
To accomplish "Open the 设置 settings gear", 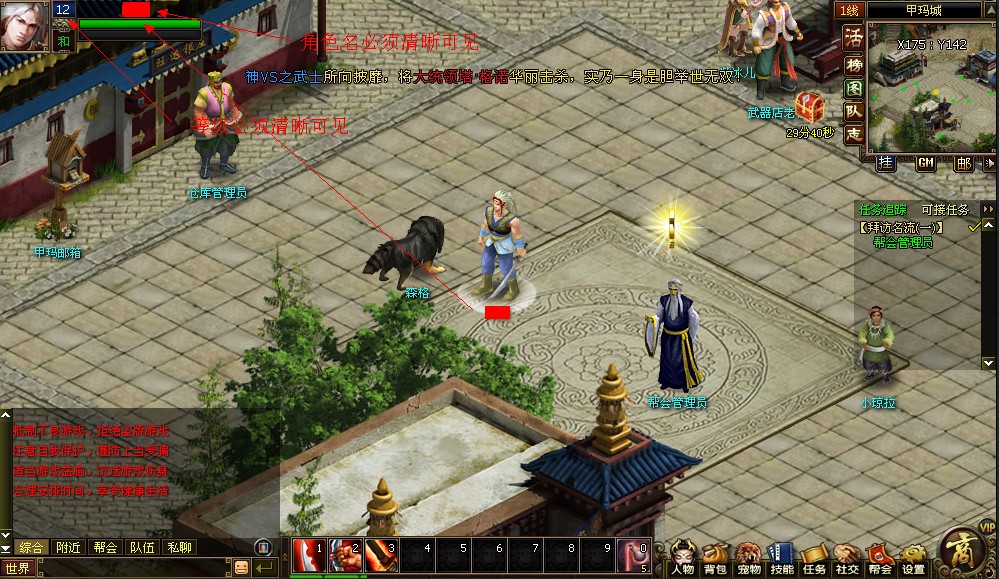I will point(913,558).
